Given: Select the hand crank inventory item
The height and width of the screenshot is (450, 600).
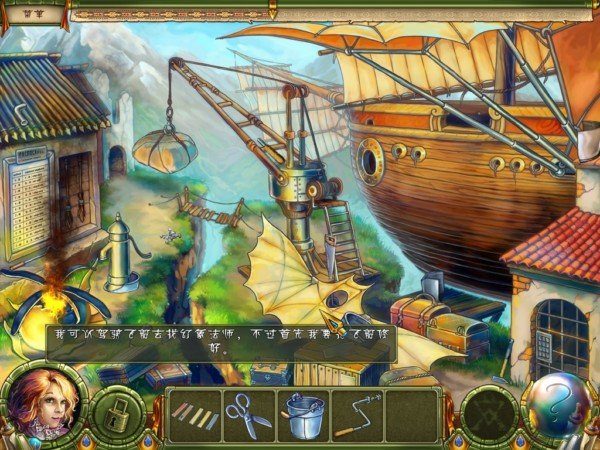Looking at the screenshot, I should [x=358, y=414].
